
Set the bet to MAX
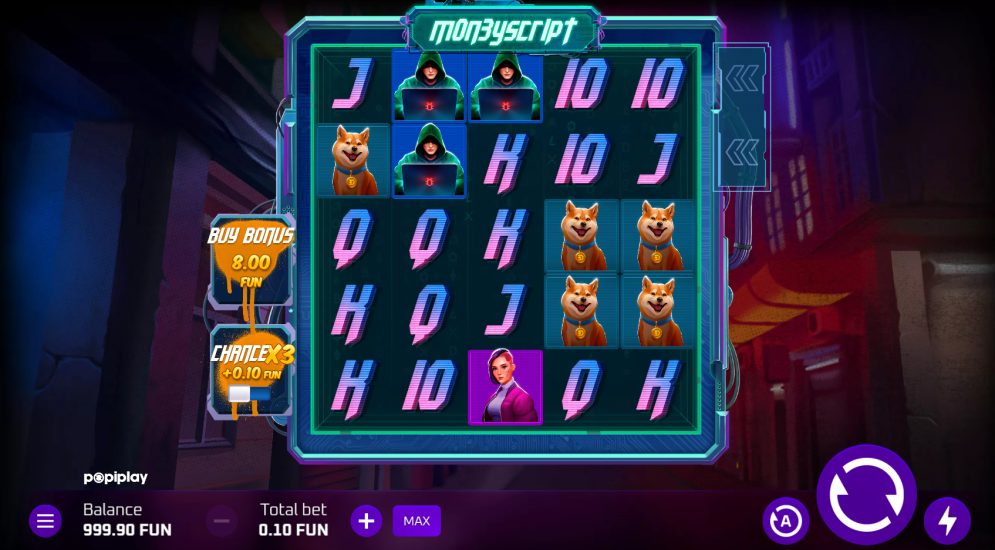(416, 521)
